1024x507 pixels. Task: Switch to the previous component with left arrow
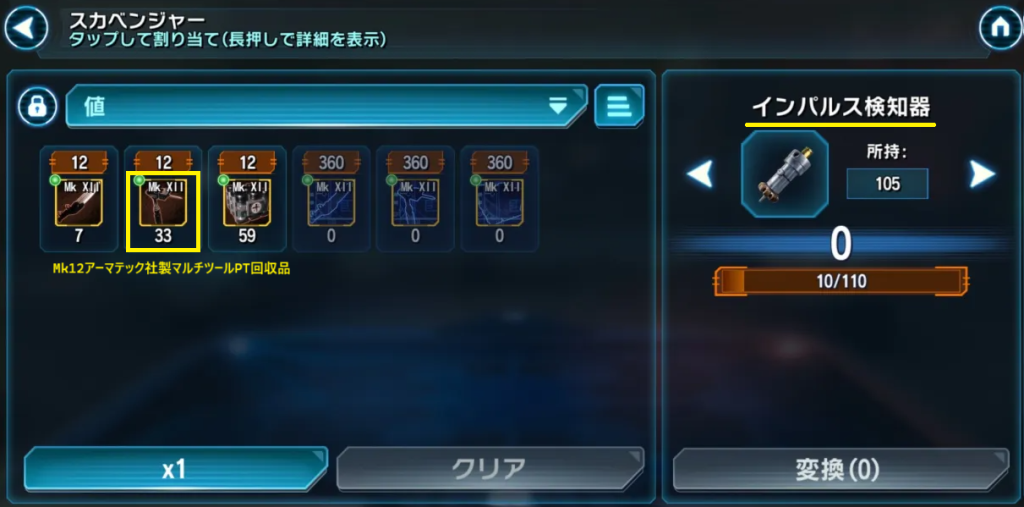700,175
